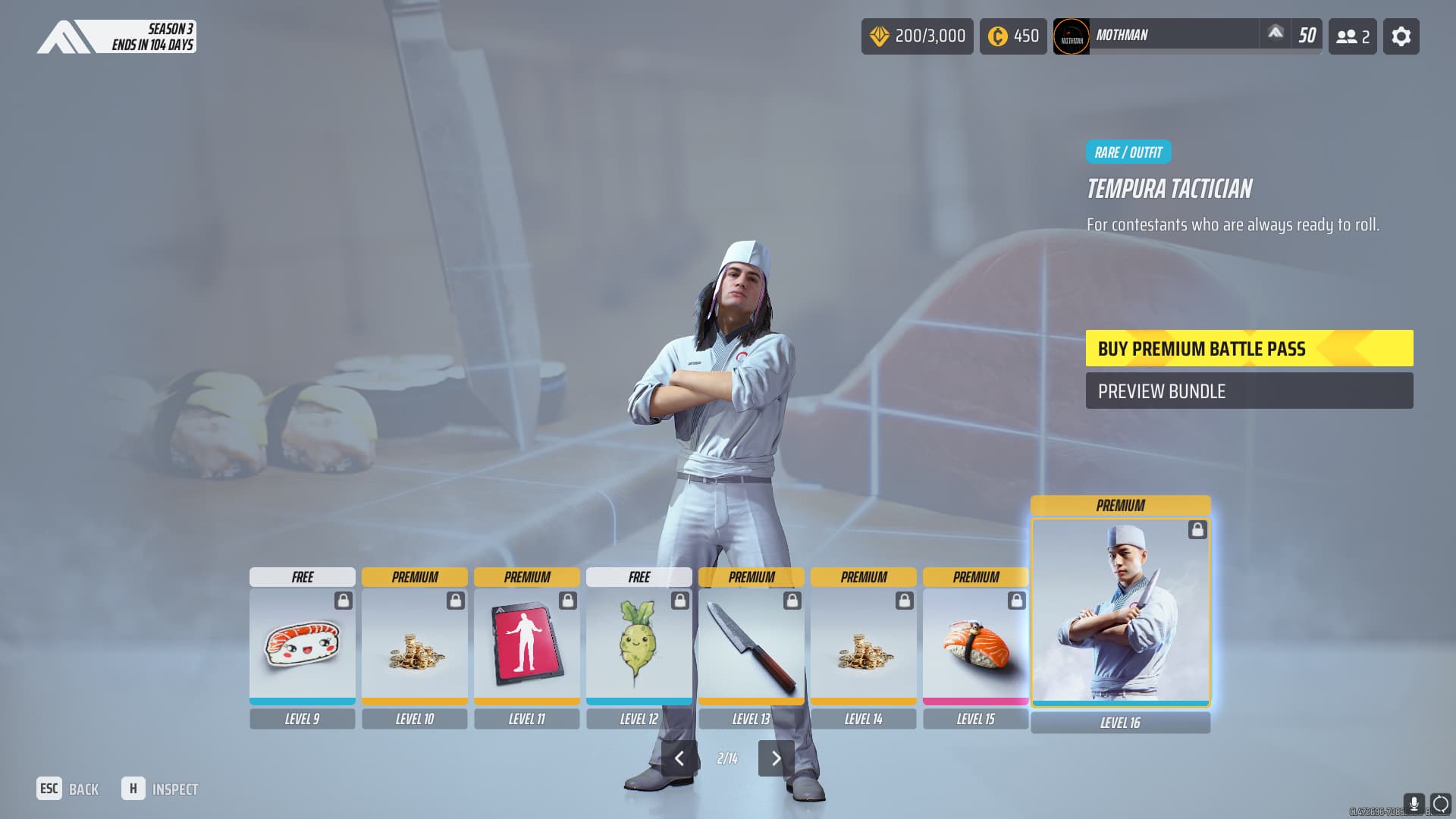Open the Preview Bundle option
The image size is (1456, 819).
pyautogui.click(x=1248, y=391)
